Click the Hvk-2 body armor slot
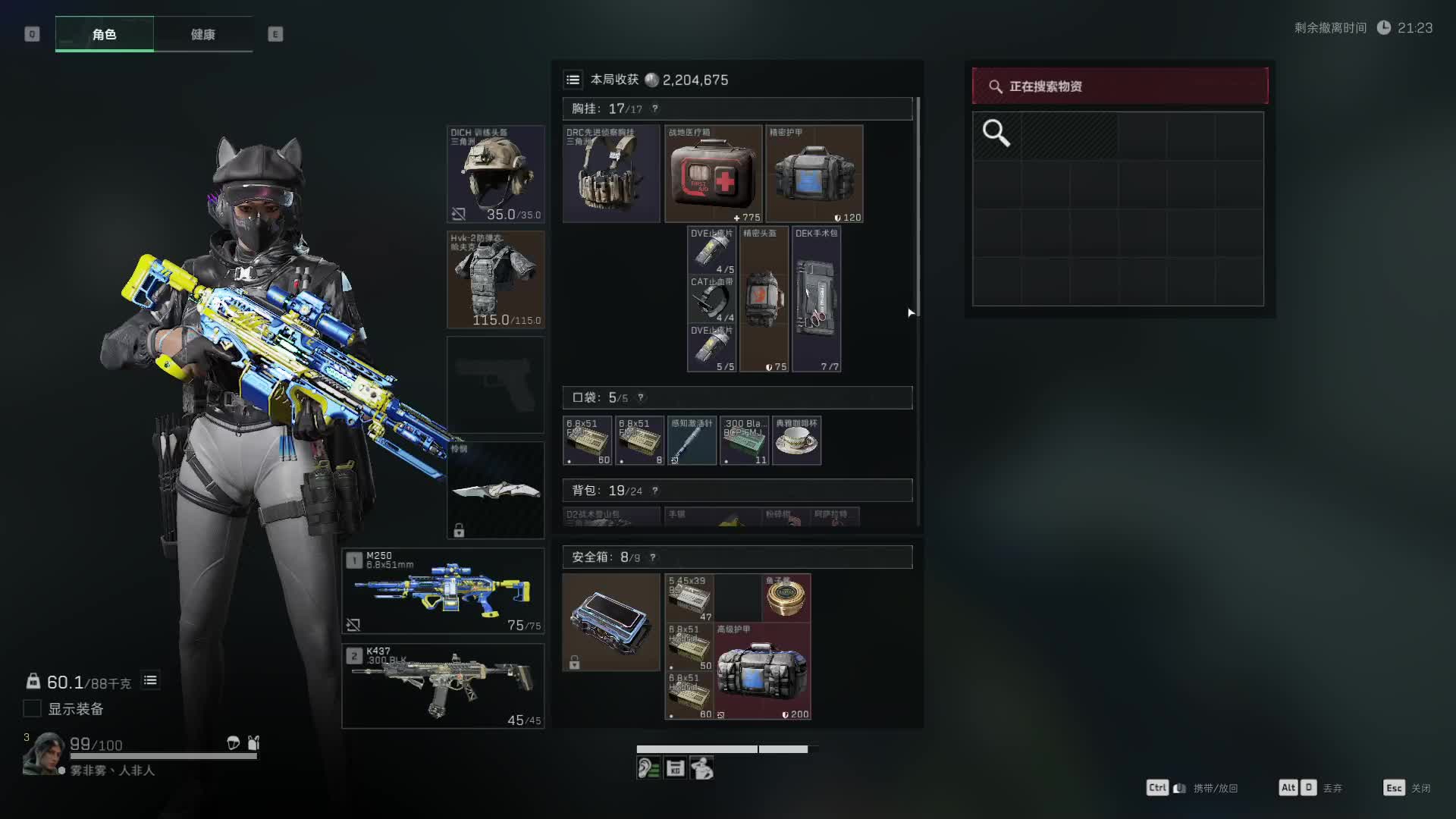Image resolution: width=1456 pixels, height=819 pixels. tap(495, 279)
